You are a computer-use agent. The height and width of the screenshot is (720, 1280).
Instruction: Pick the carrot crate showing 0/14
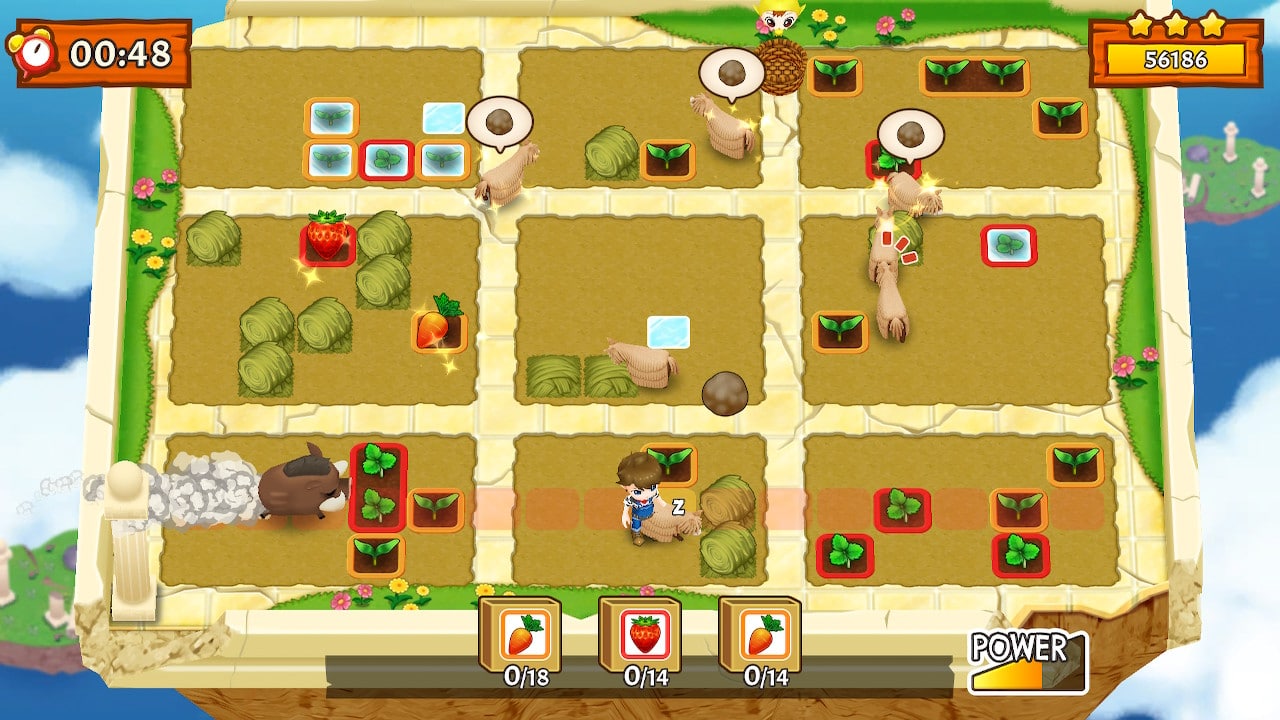(760, 635)
